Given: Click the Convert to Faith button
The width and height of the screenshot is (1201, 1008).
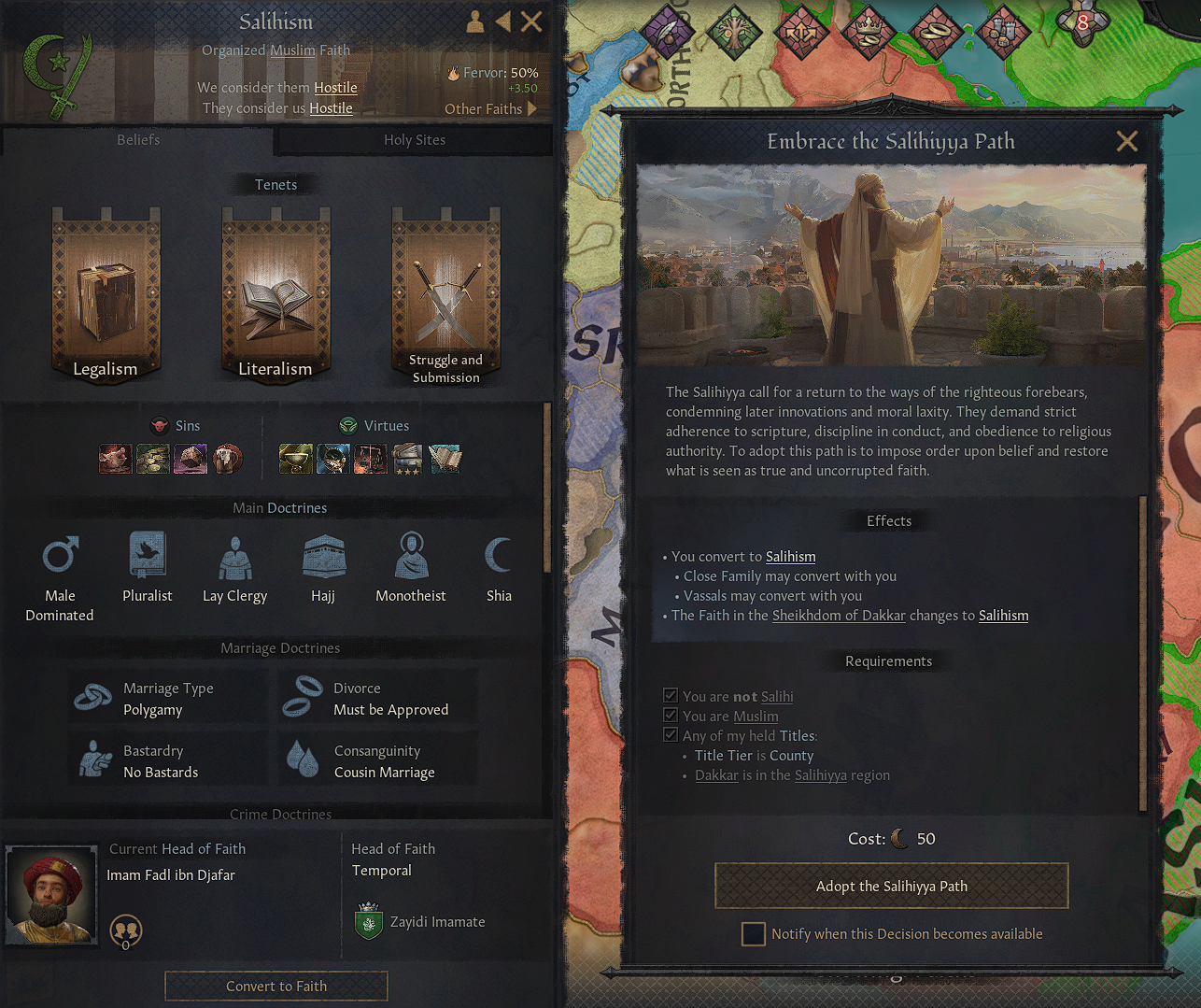Looking at the screenshot, I should click(276, 986).
